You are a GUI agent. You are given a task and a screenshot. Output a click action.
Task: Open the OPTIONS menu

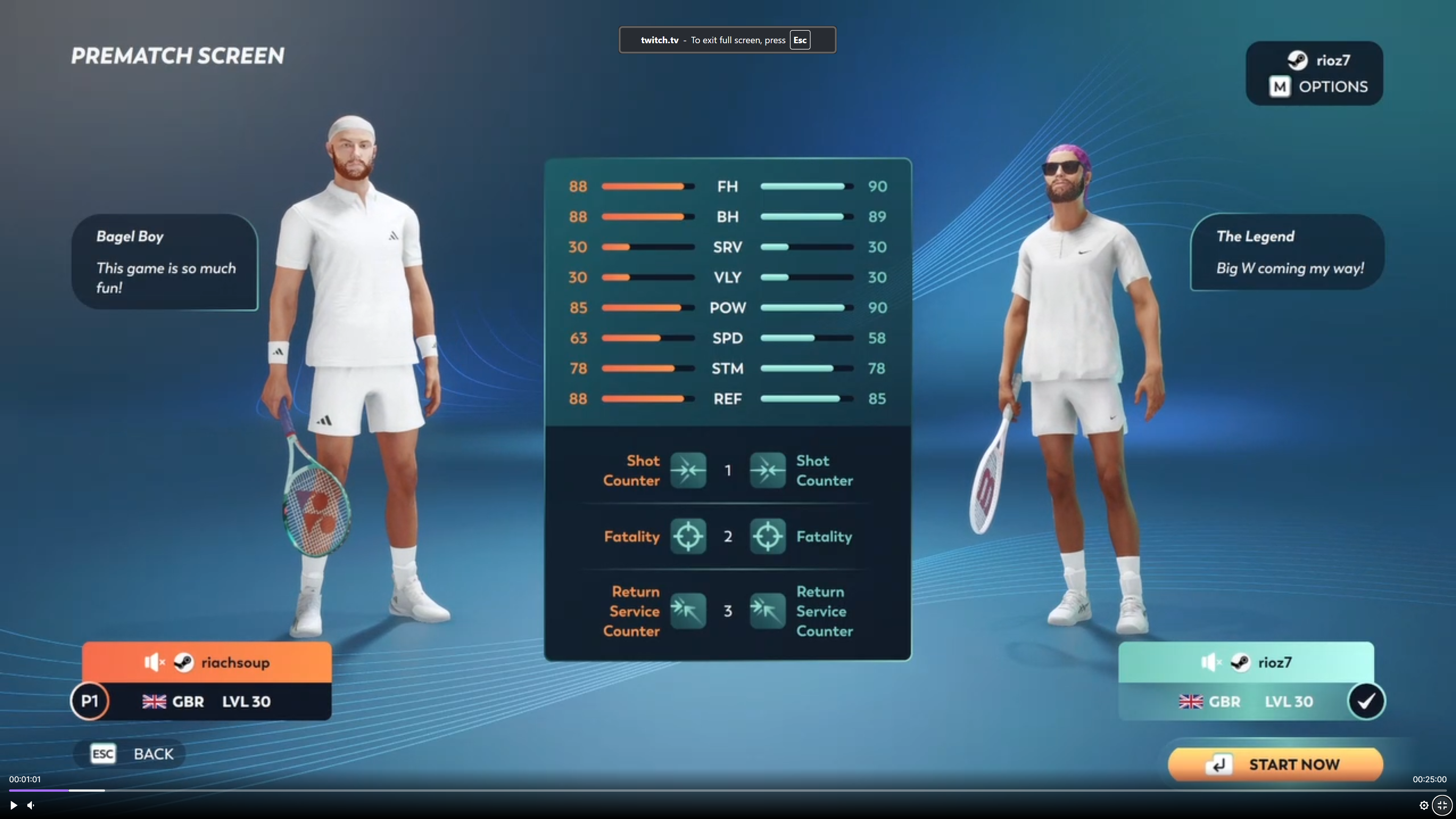coord(1318,86)
